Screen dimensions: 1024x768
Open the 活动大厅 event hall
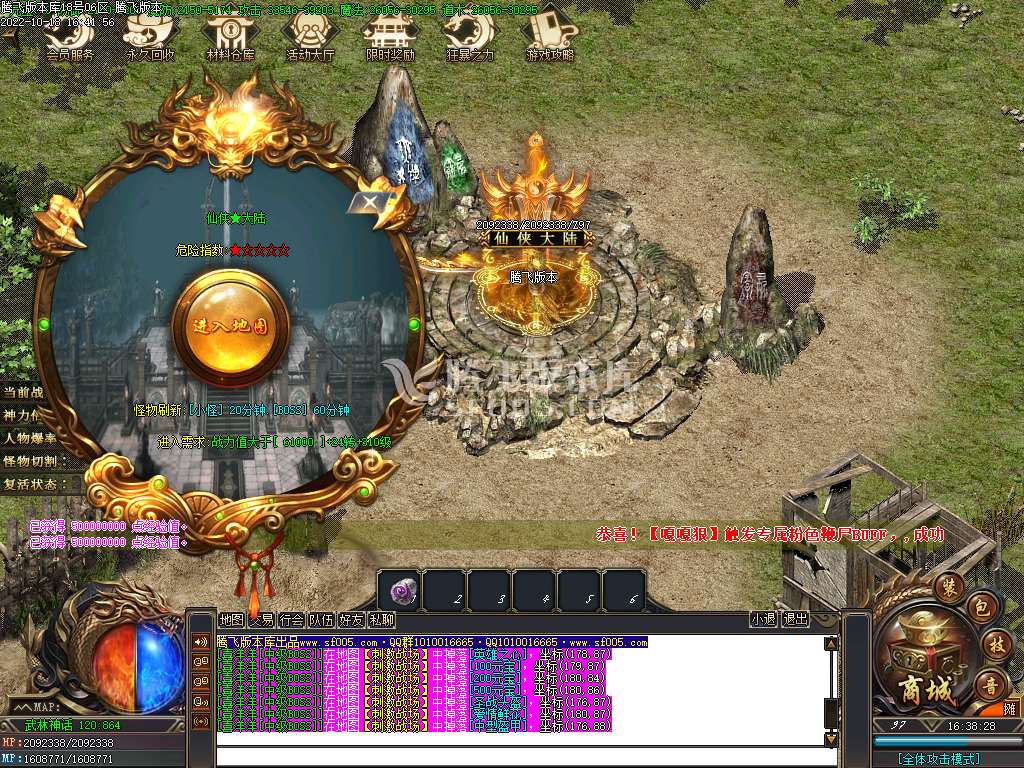[x=310, y=38]
